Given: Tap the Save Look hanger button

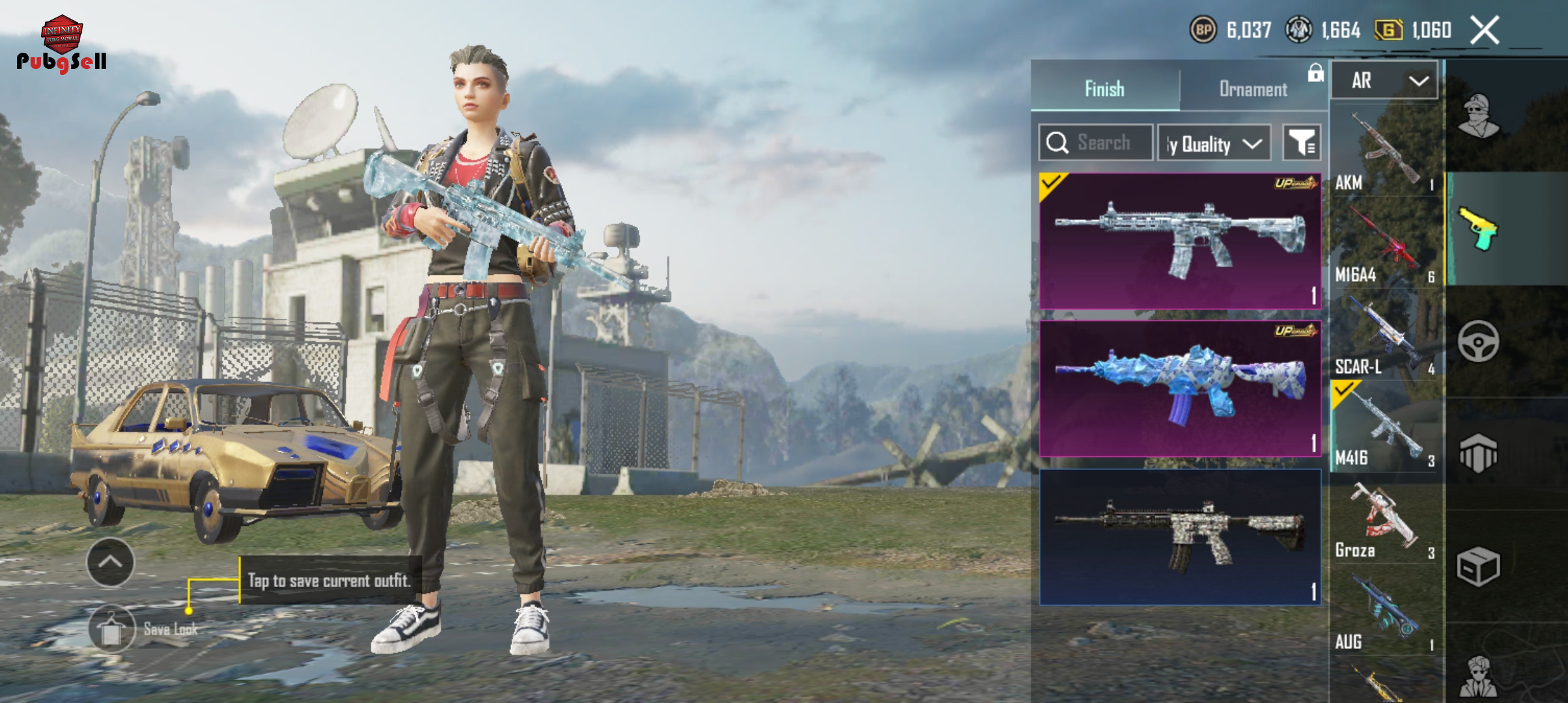Looking at the screenshot, I should (x=111, y=629).
